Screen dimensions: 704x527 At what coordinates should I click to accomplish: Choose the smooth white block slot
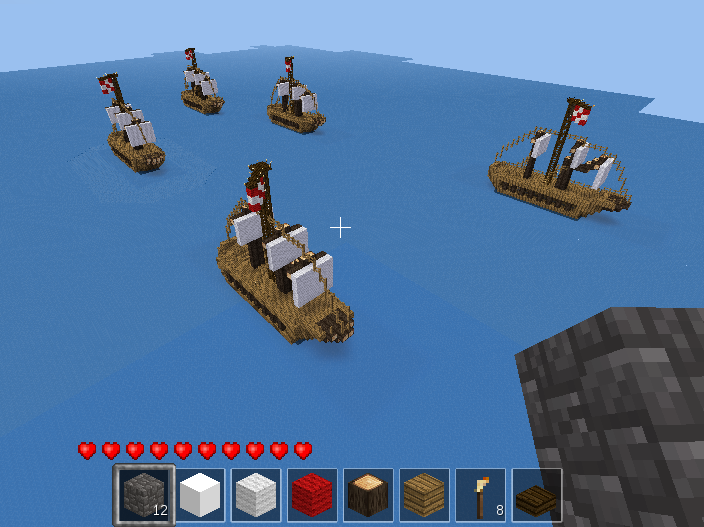click(201, 495)
